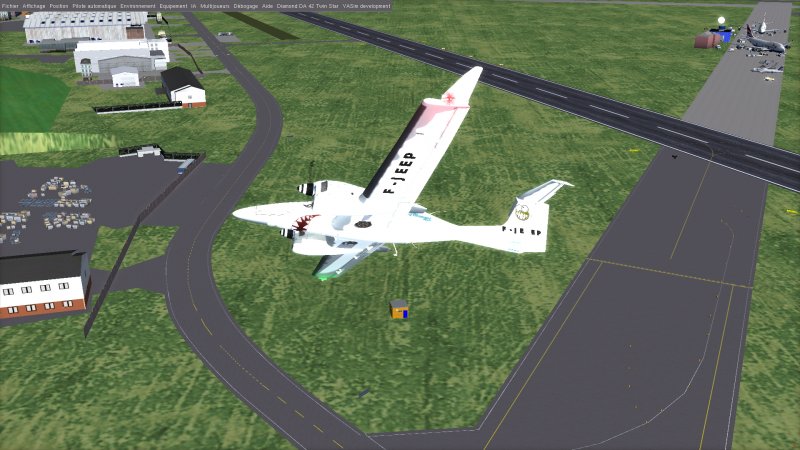Open the Aide menu
This screenshot has width=800, height=450.
click(x=267, y=5)
